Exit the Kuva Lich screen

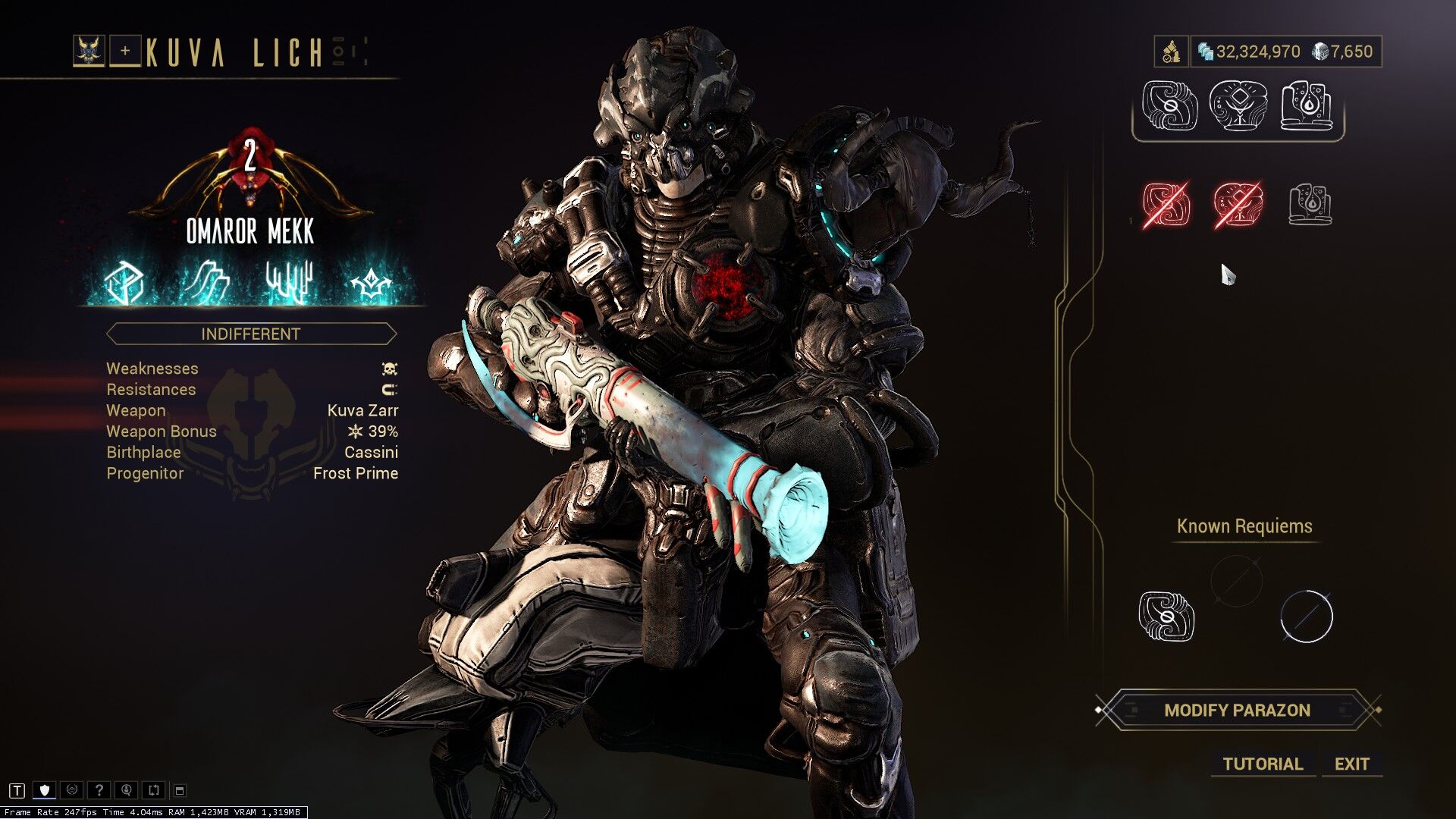[x=1351, y=764]
